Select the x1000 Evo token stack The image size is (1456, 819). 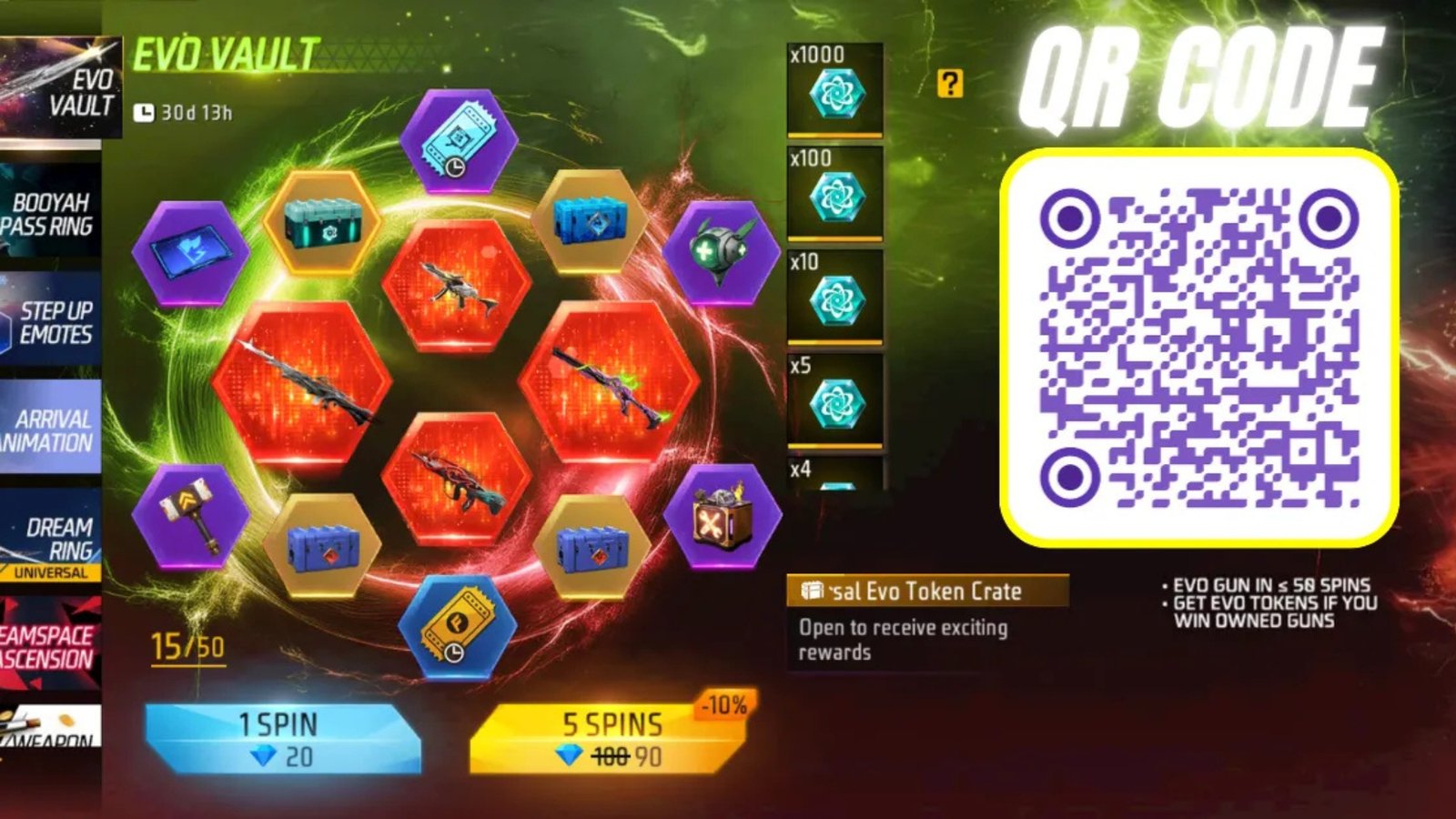pos(834,96)
